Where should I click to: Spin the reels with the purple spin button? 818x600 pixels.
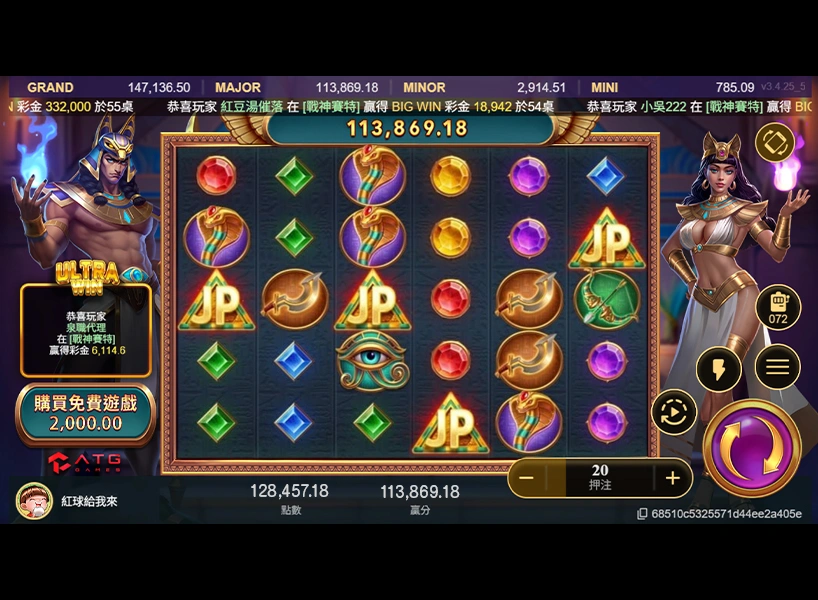pyautogui.click(x=751, y=447)
